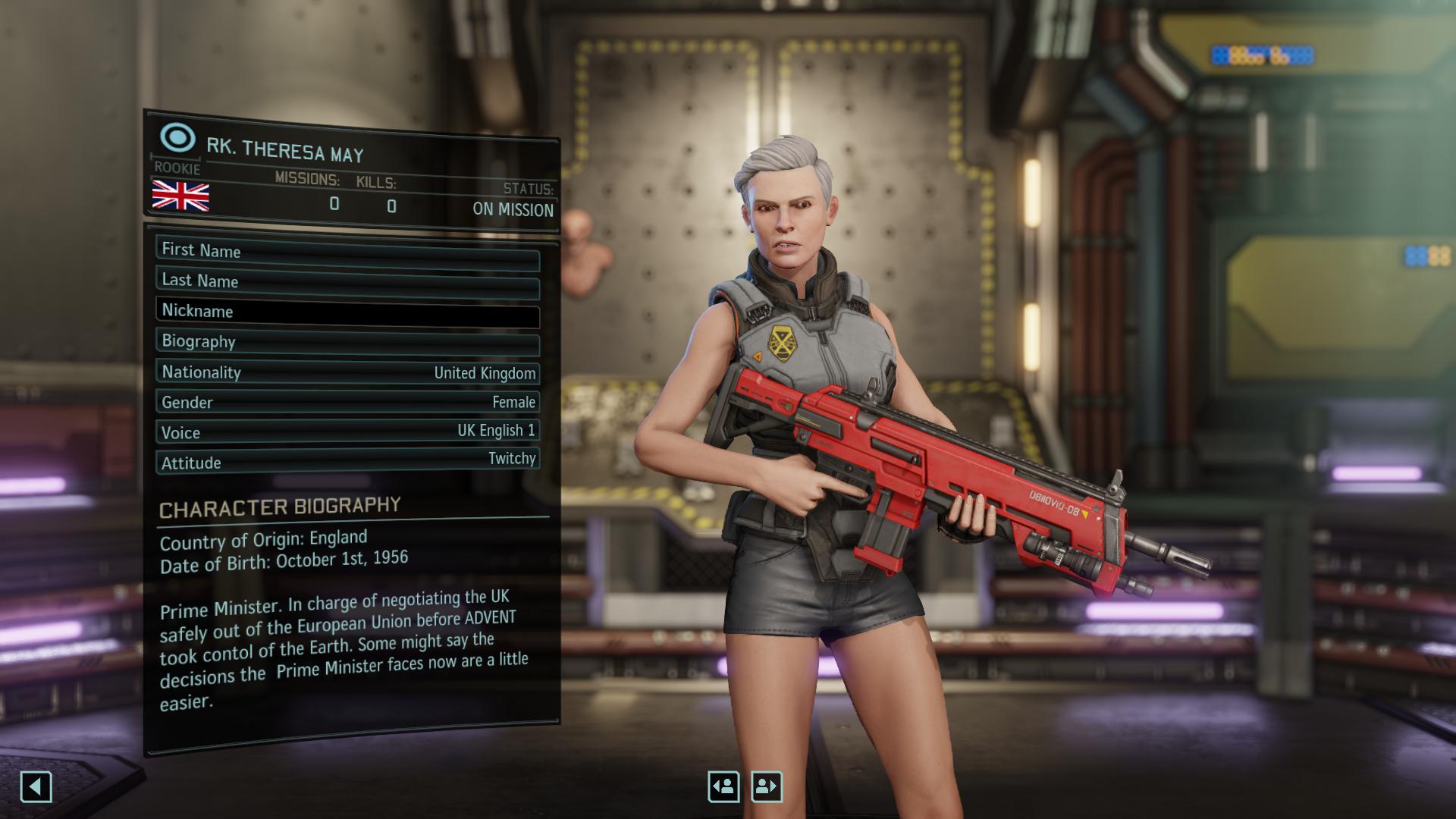
Task: Switch to the next soldier
Action: click(766, 786)
